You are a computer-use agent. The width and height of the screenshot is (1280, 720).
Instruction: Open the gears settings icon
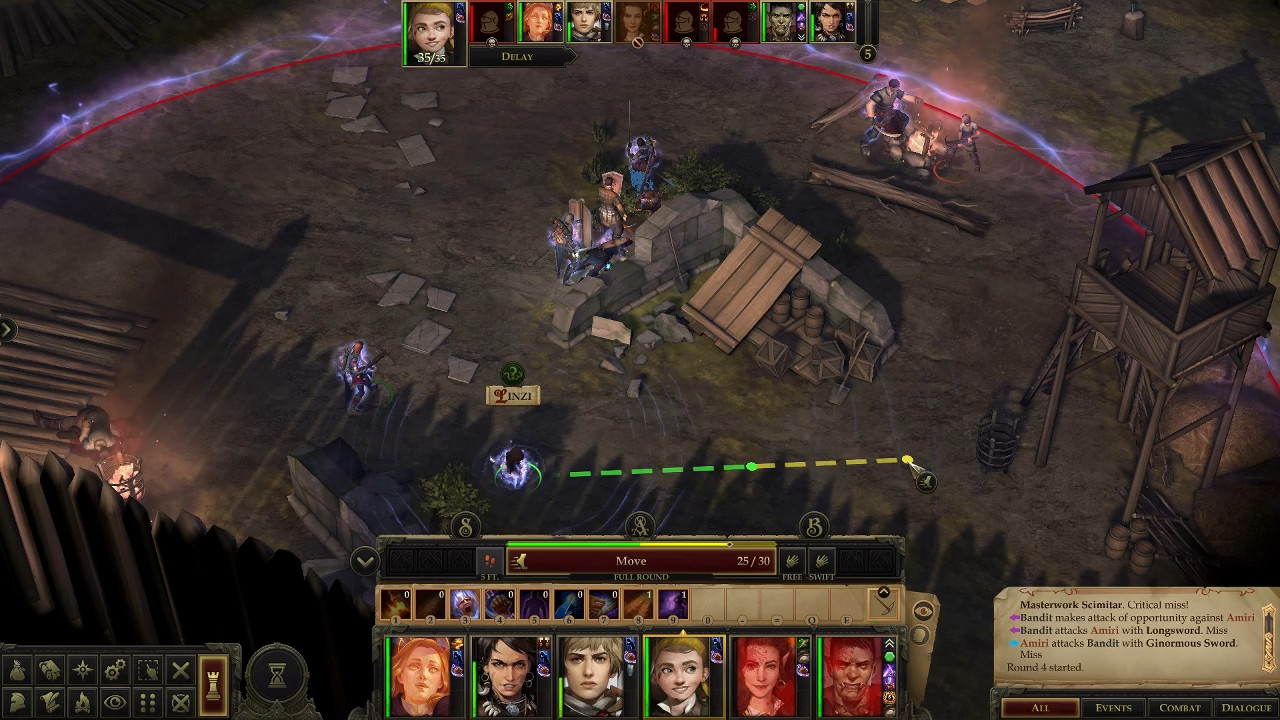click(x=115, y=671)
